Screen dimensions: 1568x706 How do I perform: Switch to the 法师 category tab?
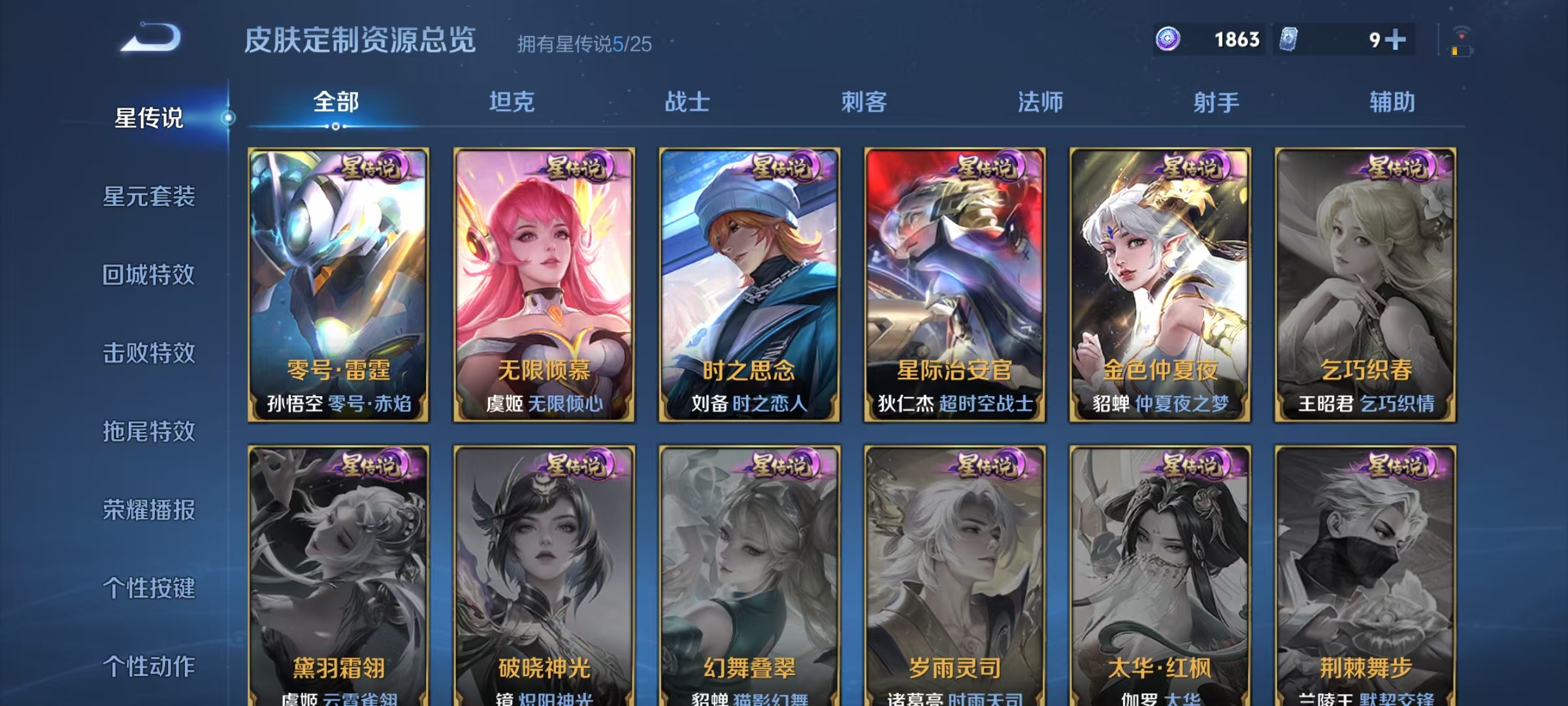pos(1041,103)
